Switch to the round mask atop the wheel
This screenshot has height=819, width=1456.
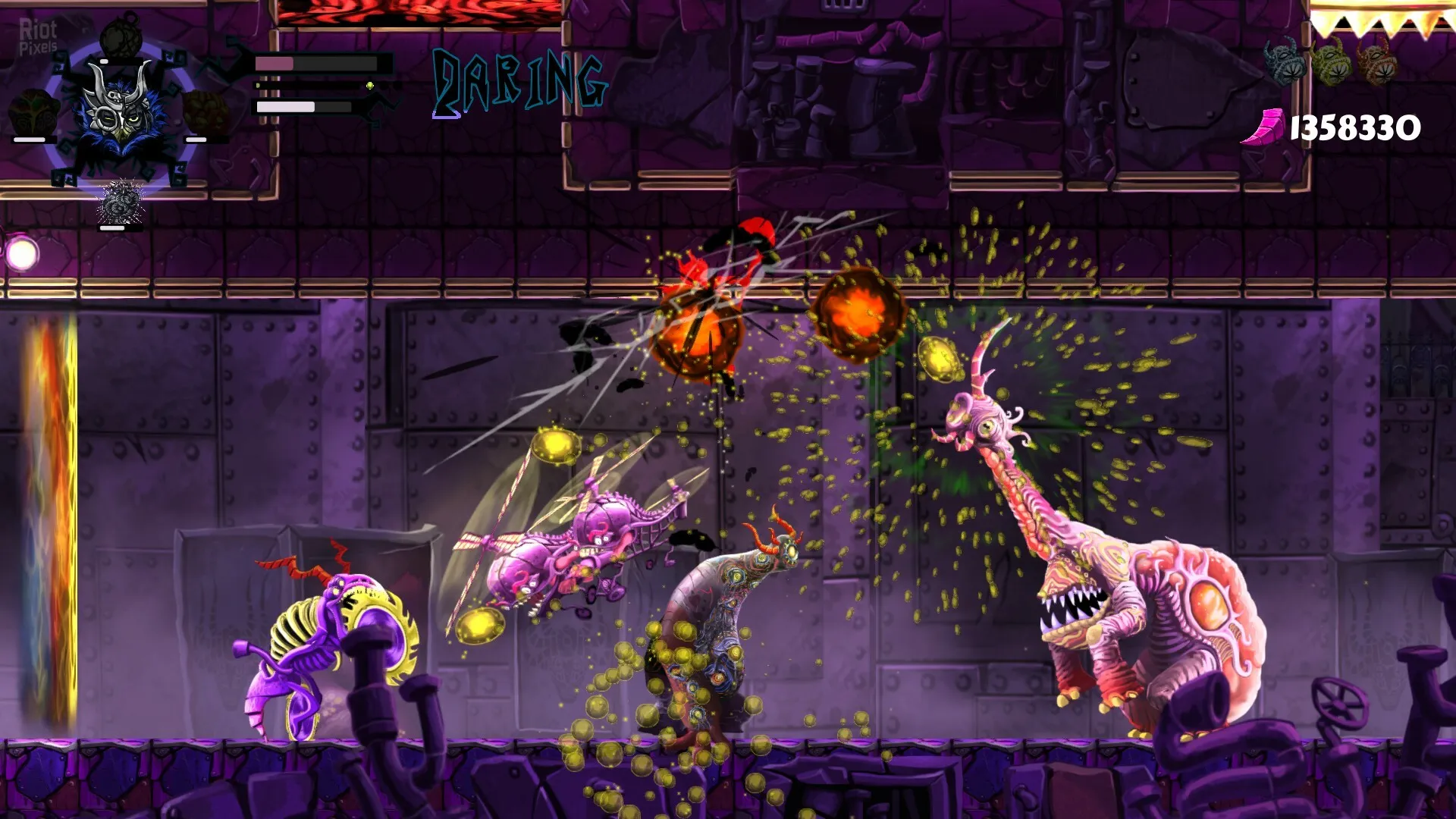(x=120, y=36)
